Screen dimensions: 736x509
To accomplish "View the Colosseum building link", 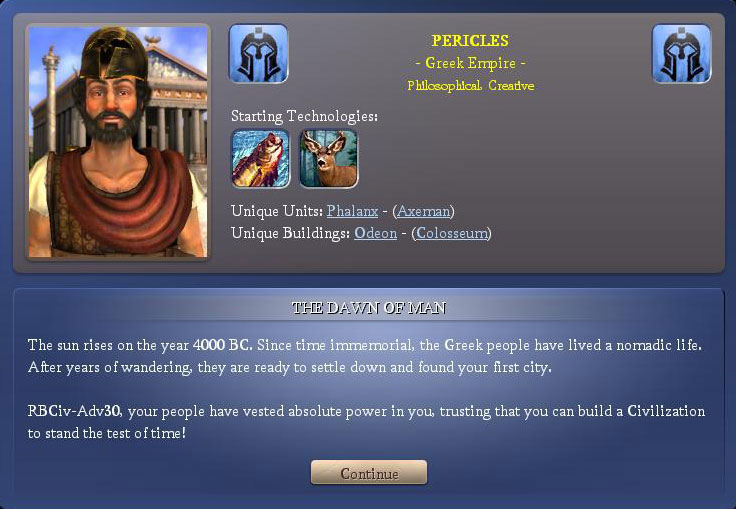I will click(451, 233).
